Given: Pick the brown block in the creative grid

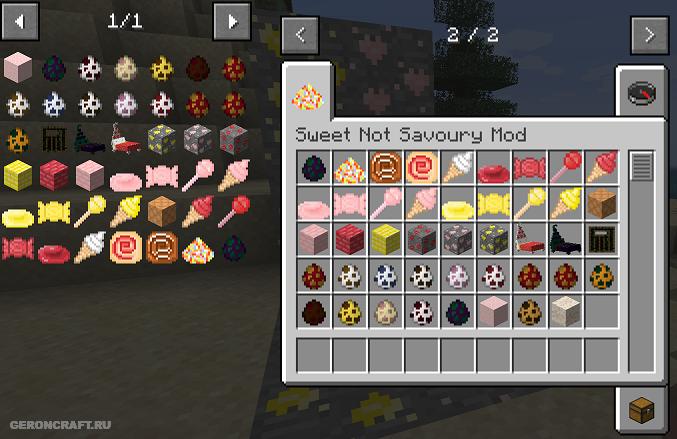Looking at the screenshot, I should (x=601, y=203).
